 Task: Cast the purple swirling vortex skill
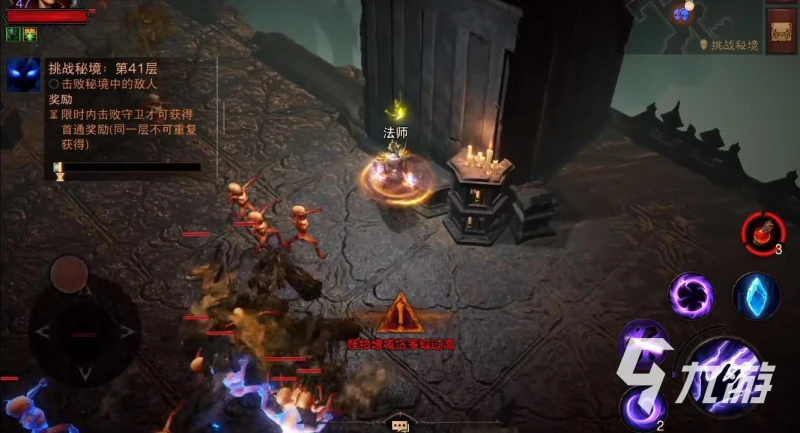691,295
